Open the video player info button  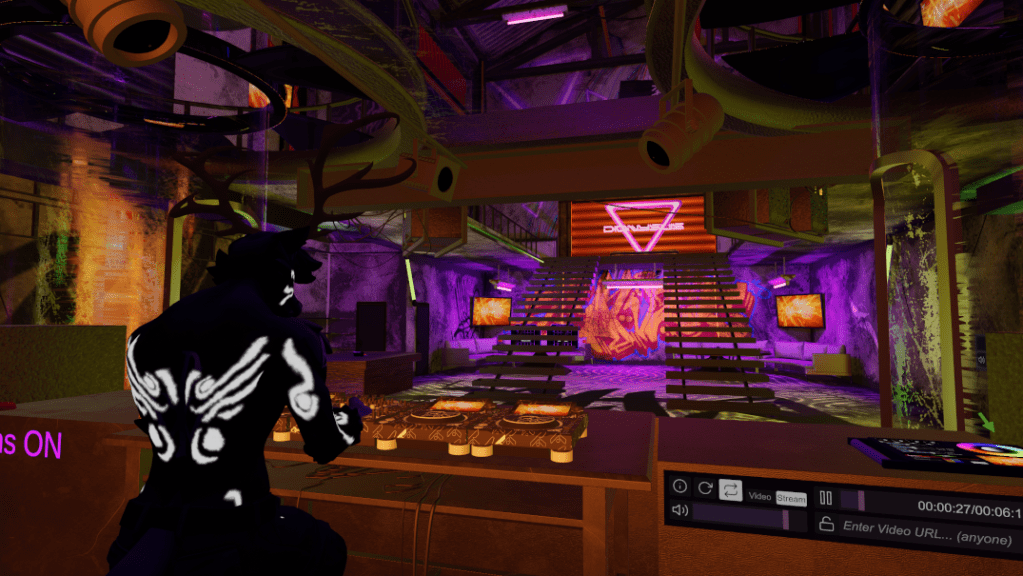coord(680,487)
